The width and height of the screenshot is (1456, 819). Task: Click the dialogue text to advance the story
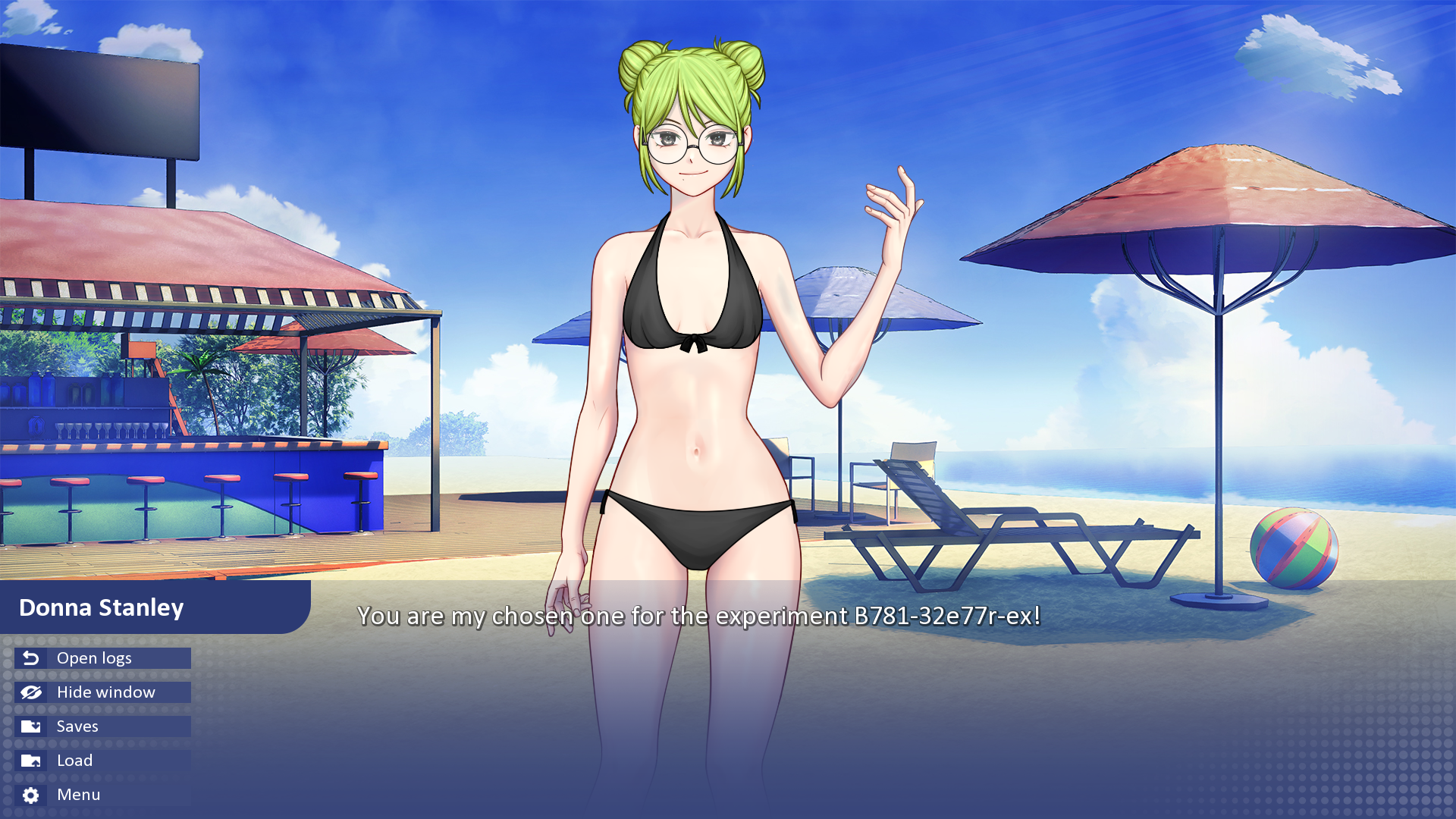tap(698, 617)
